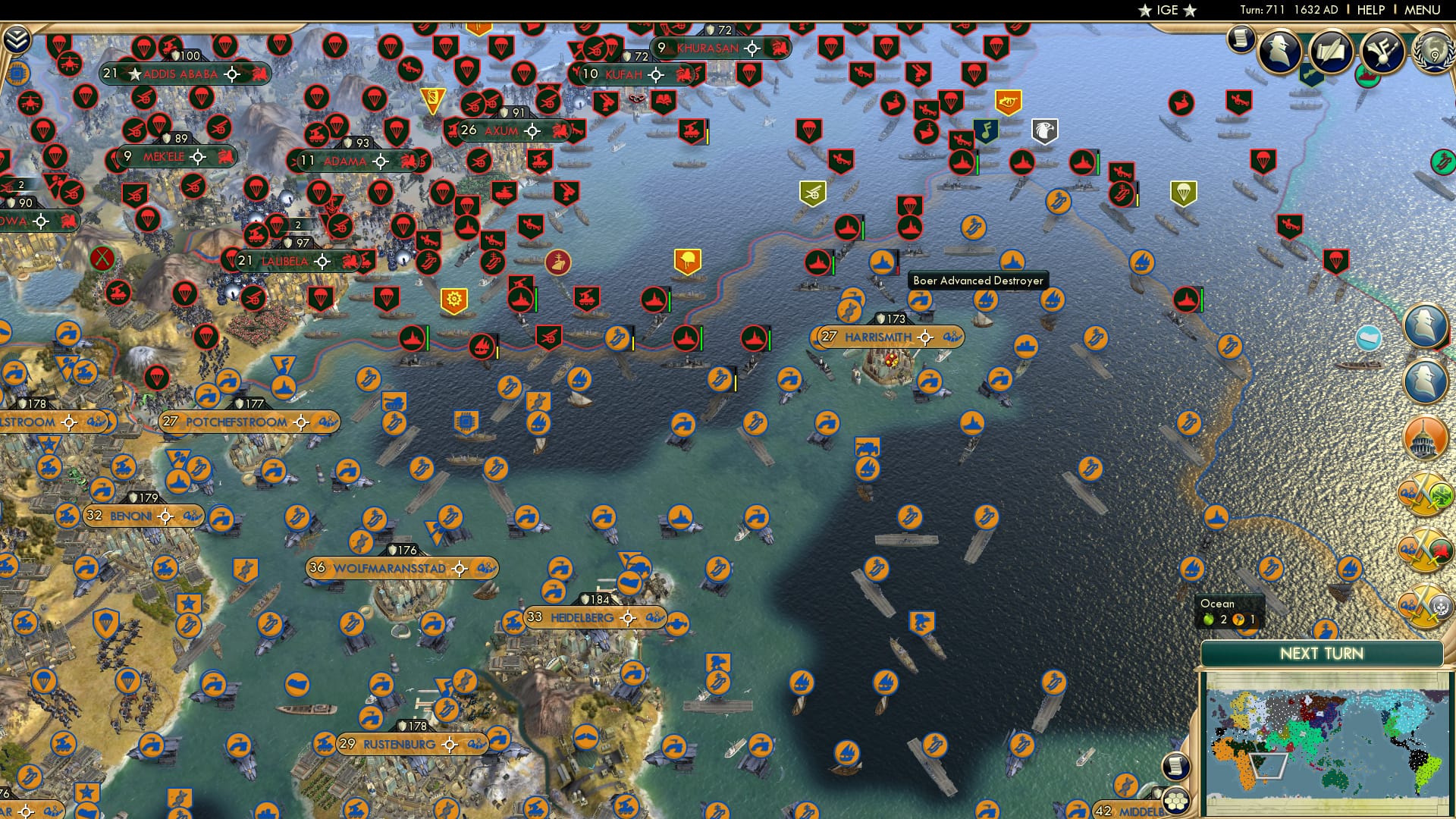Switch to Strategic View with the hexagon icon
Screen dimensions: 1456x819
pos(1176,802)
